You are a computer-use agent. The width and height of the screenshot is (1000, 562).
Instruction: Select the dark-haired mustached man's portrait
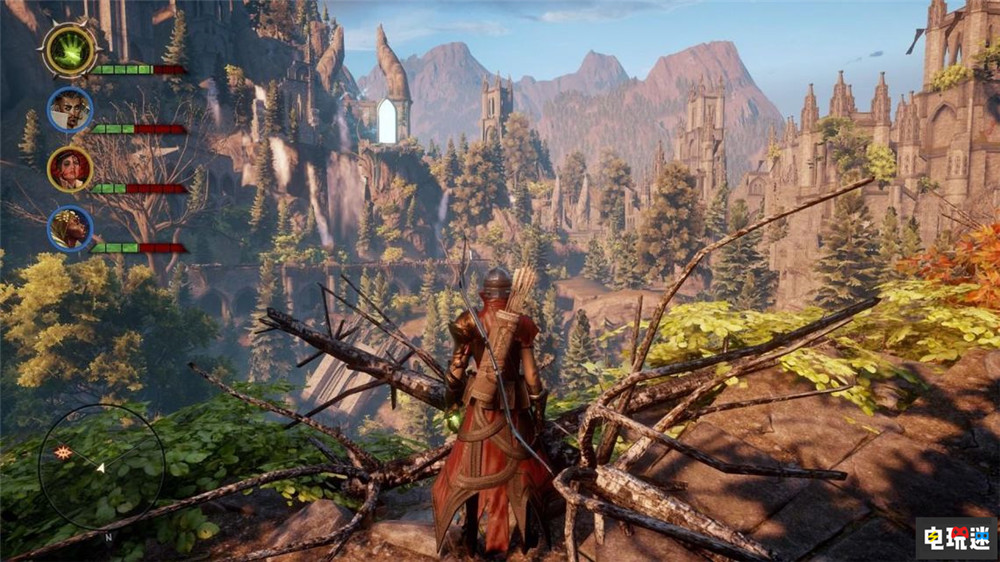pos(70,109)
